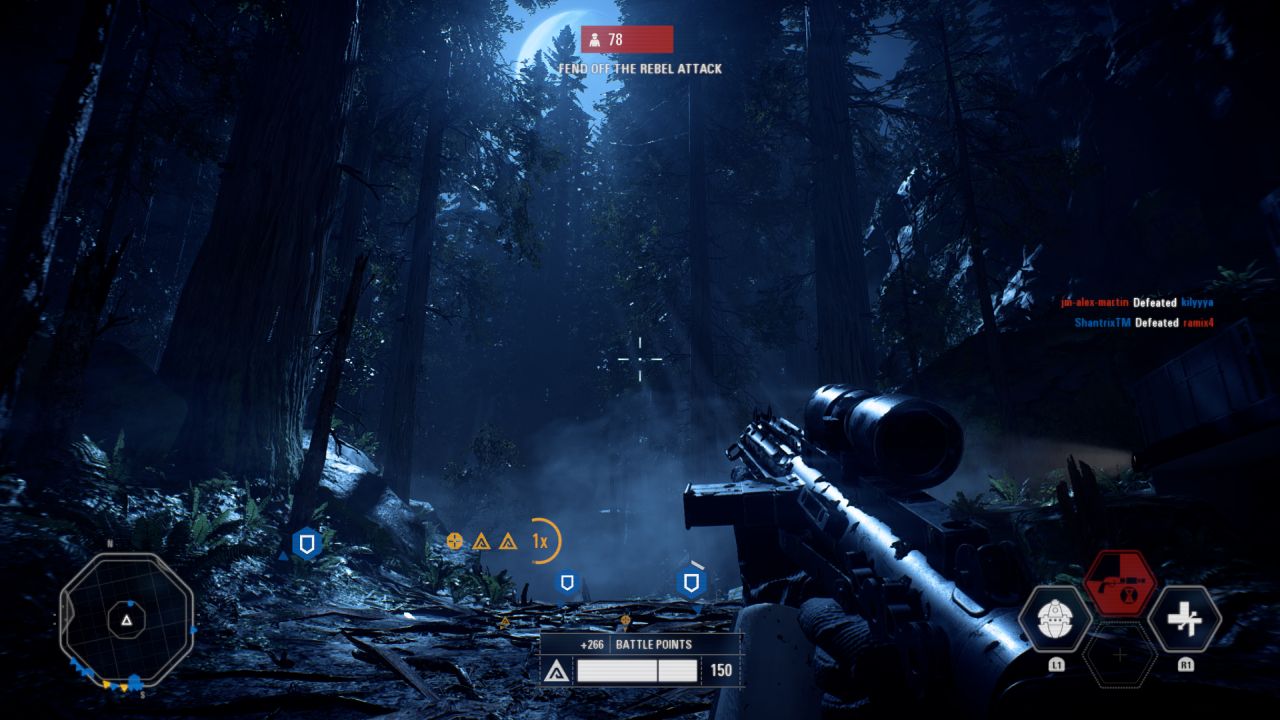Screen dimensions: 1280x720
Task: Click the octagonal radar minimap
Action: 126,620
